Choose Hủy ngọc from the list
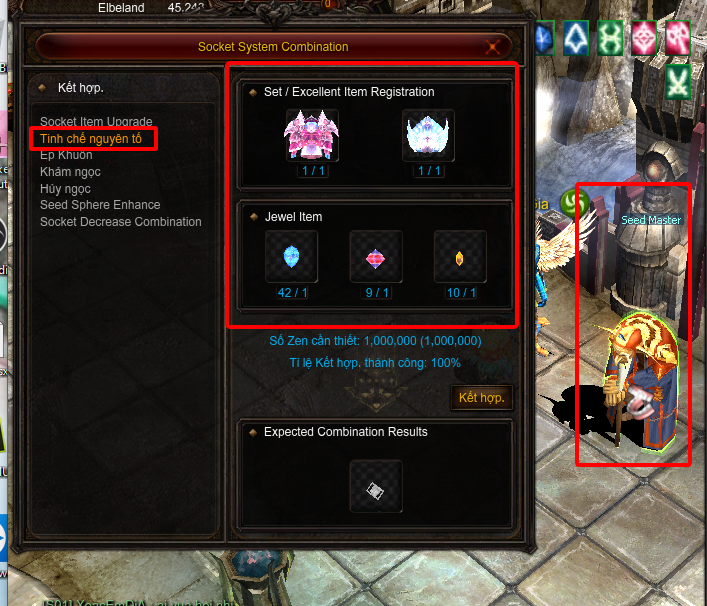707x606 pixels. (65, 188)
